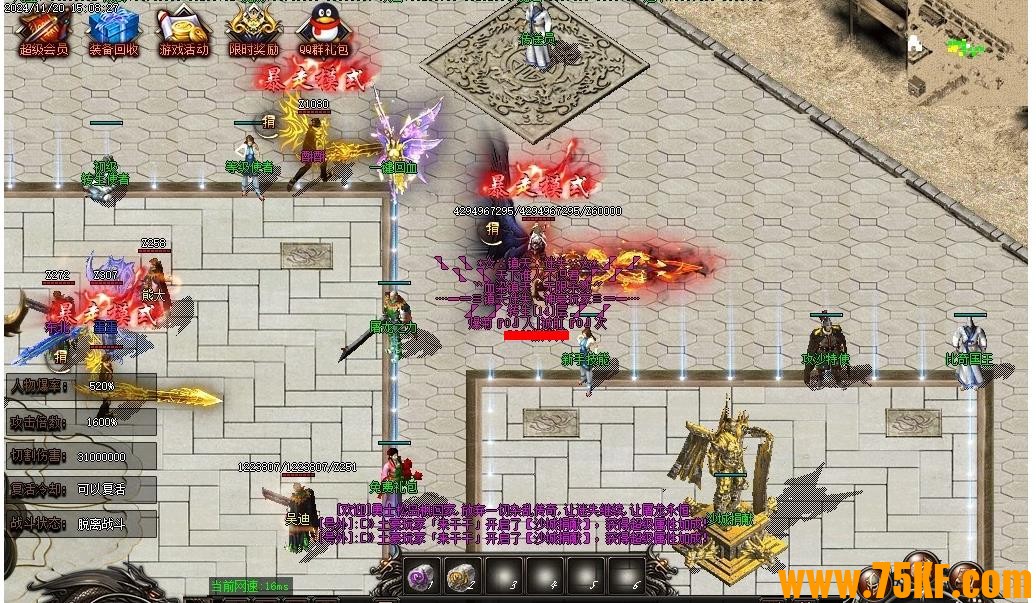Claim the QQ群礼包 penguin gift pack

point(324,30)
